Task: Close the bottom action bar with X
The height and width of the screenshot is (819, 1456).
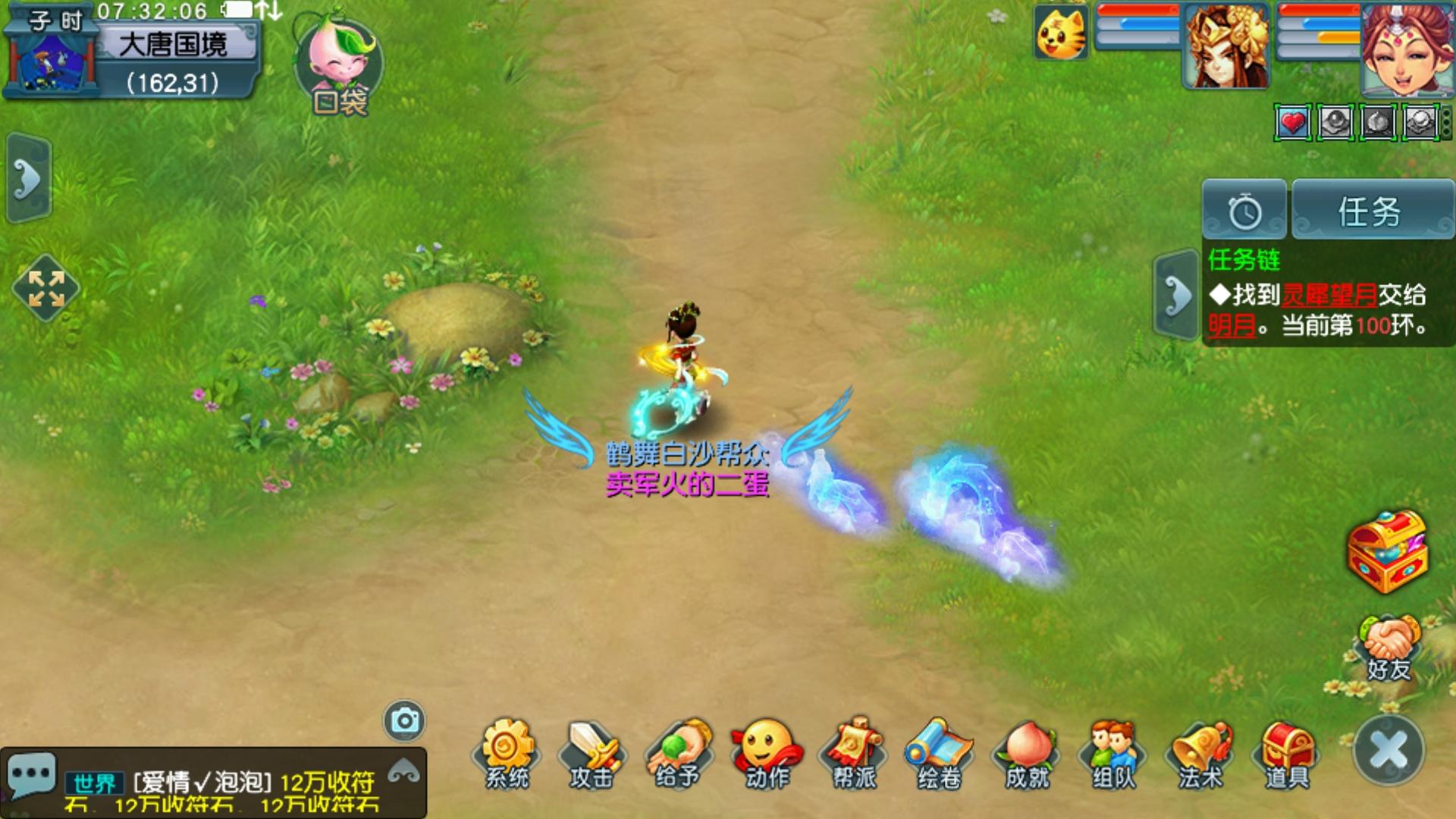Action: pyautogui.click(x=1389, y=751)
